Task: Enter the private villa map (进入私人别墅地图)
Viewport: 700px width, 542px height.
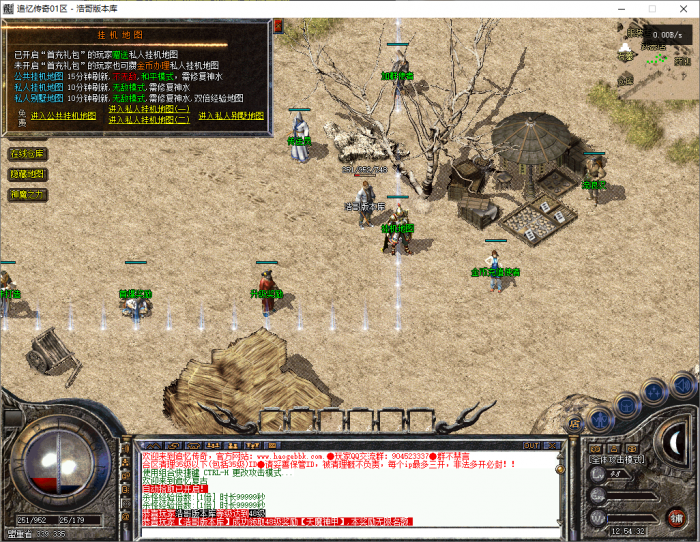Action: click(231, 116)
